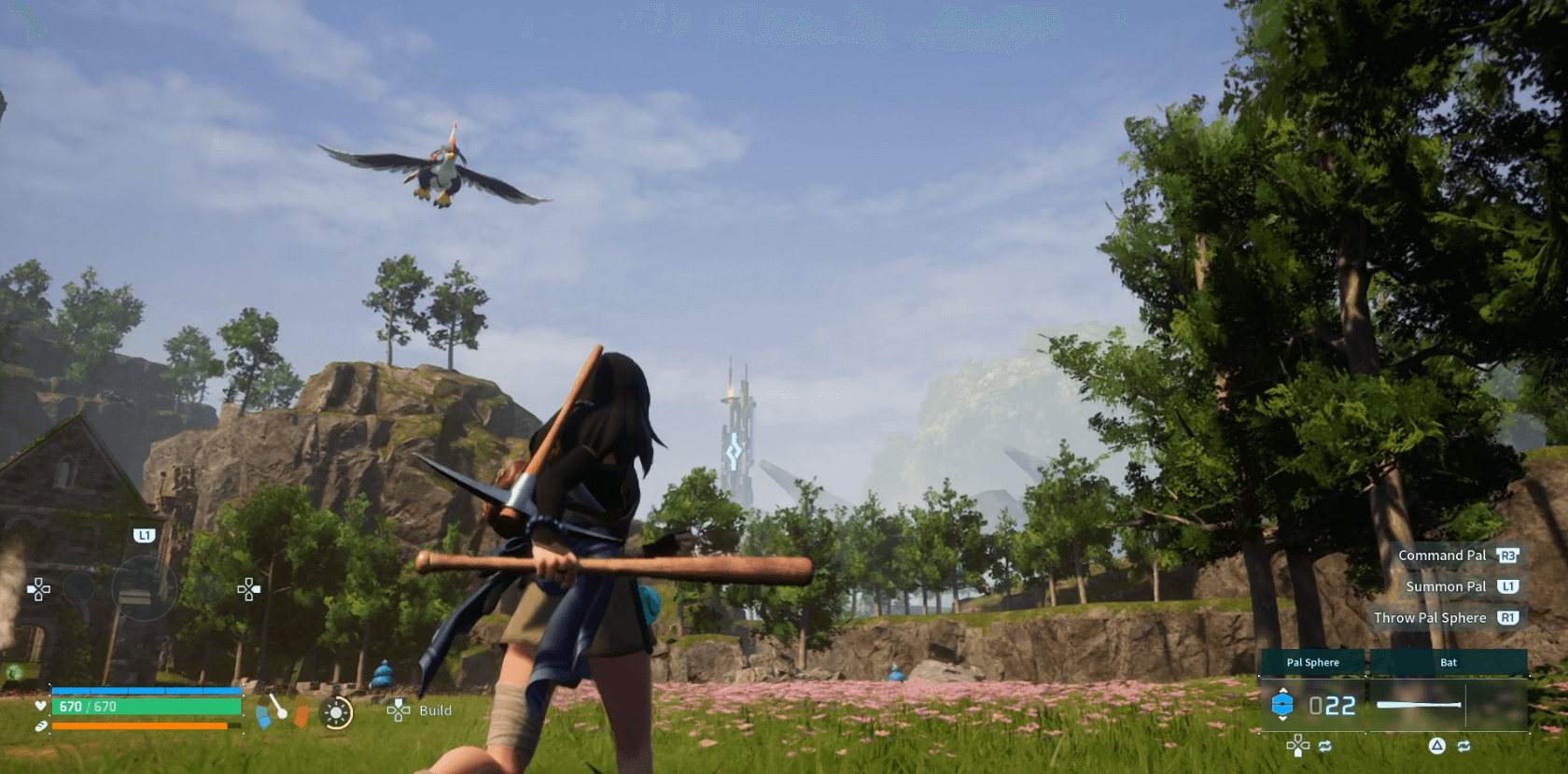Viewport: 1568px width, 774px height.
Task: Click the Summon Pal label
Action: pos(1446,586)
